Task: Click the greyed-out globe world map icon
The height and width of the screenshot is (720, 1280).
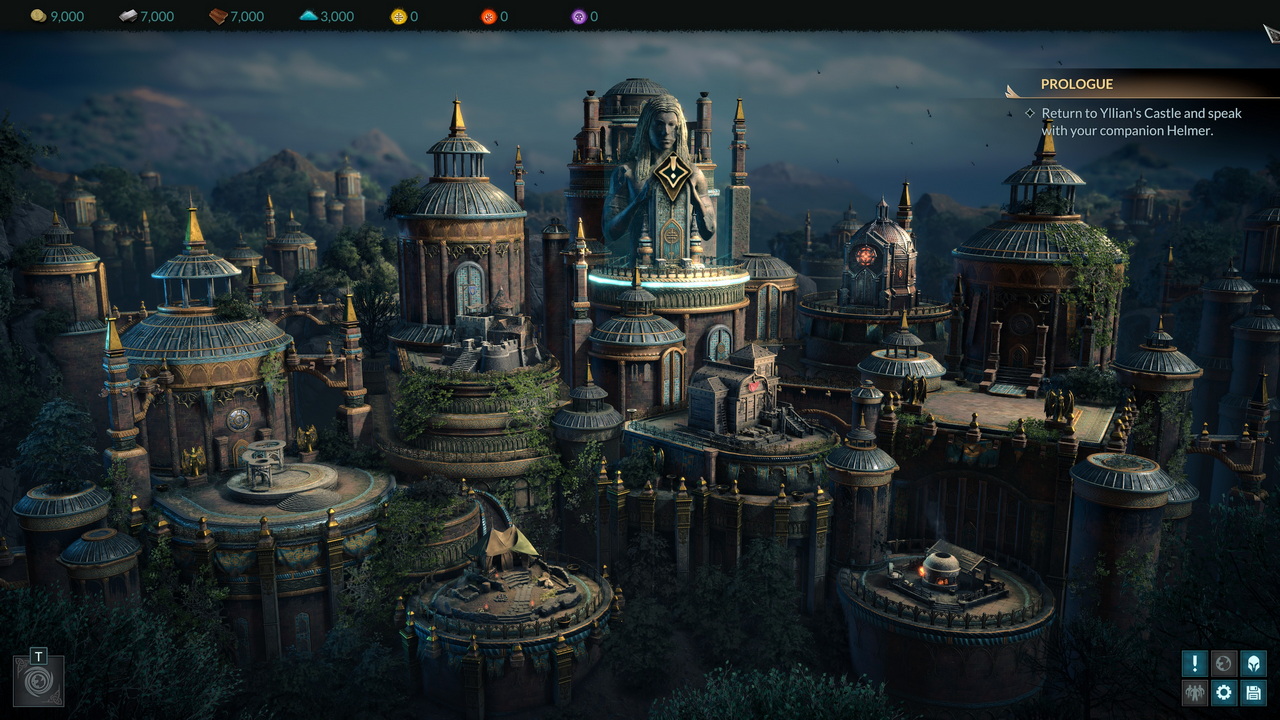Action: click(x=1224, y=663)
